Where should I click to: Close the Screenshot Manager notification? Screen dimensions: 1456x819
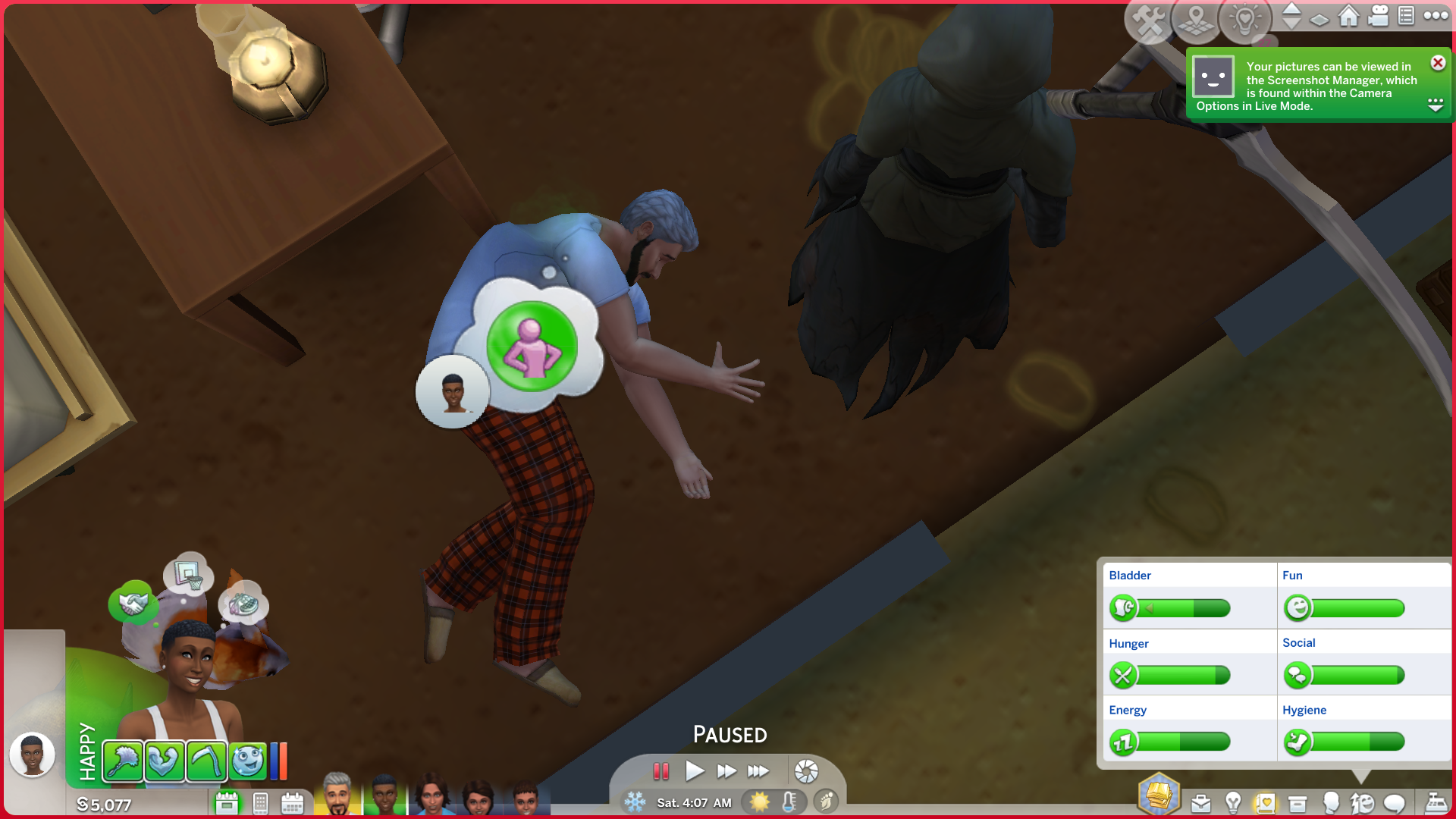pyautogui.click(x=1437, y=63)
